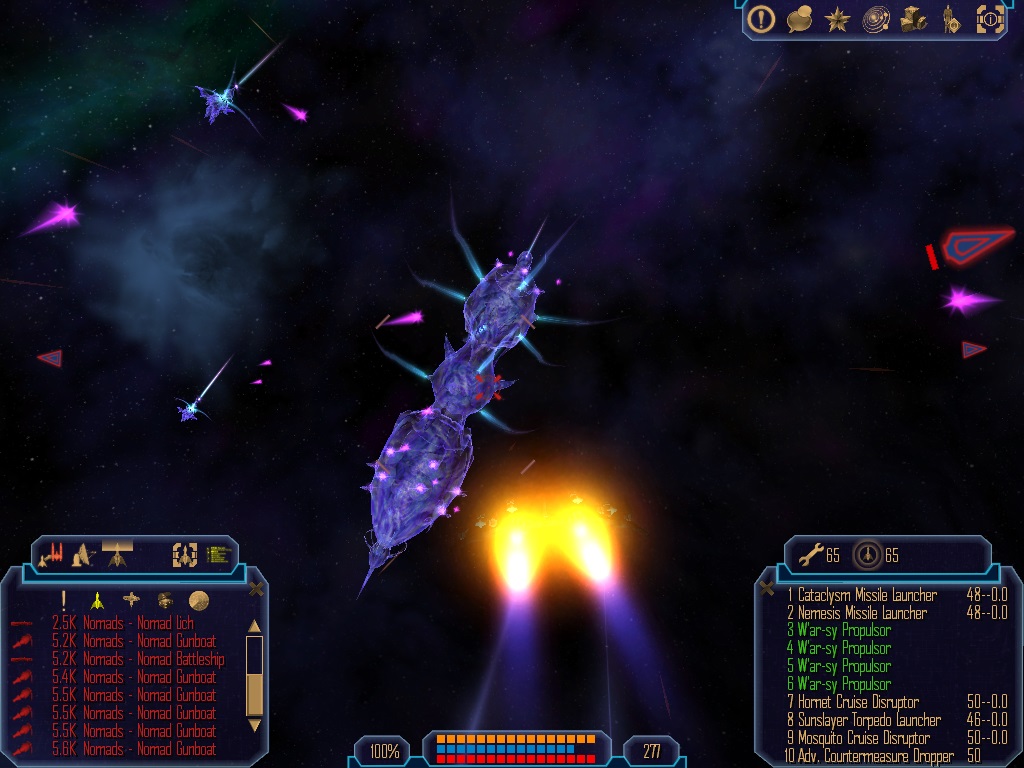
Task: Open the bracketed information icon
Action: 989,18
